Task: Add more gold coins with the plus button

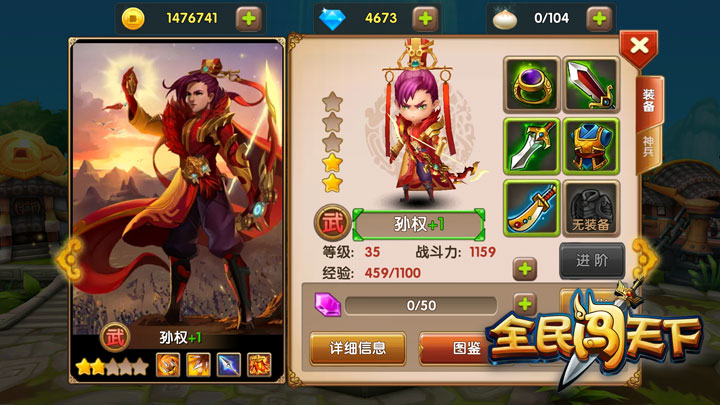Action: [250, 18]
